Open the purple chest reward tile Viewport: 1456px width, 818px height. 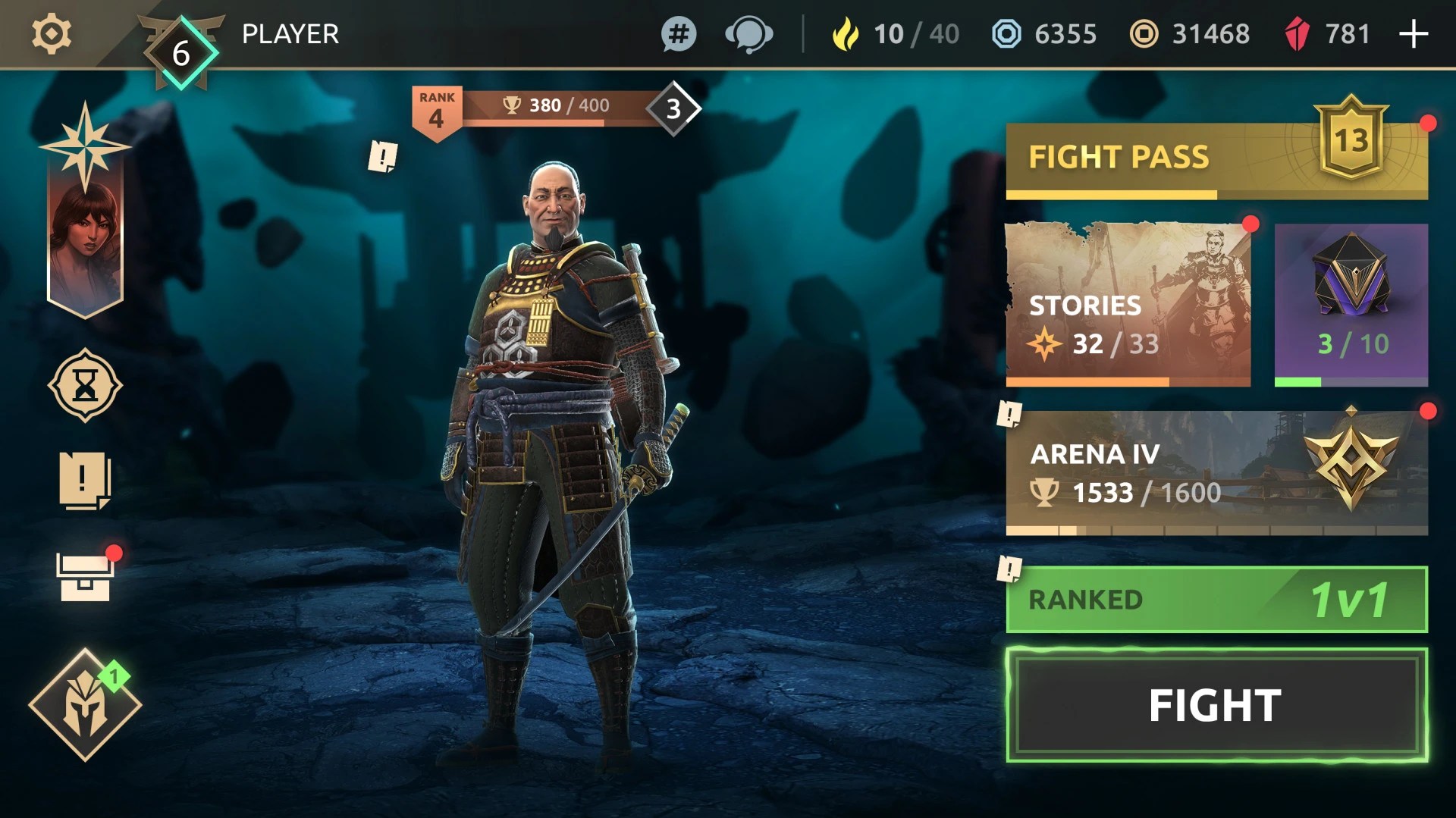click(1351, 305)
